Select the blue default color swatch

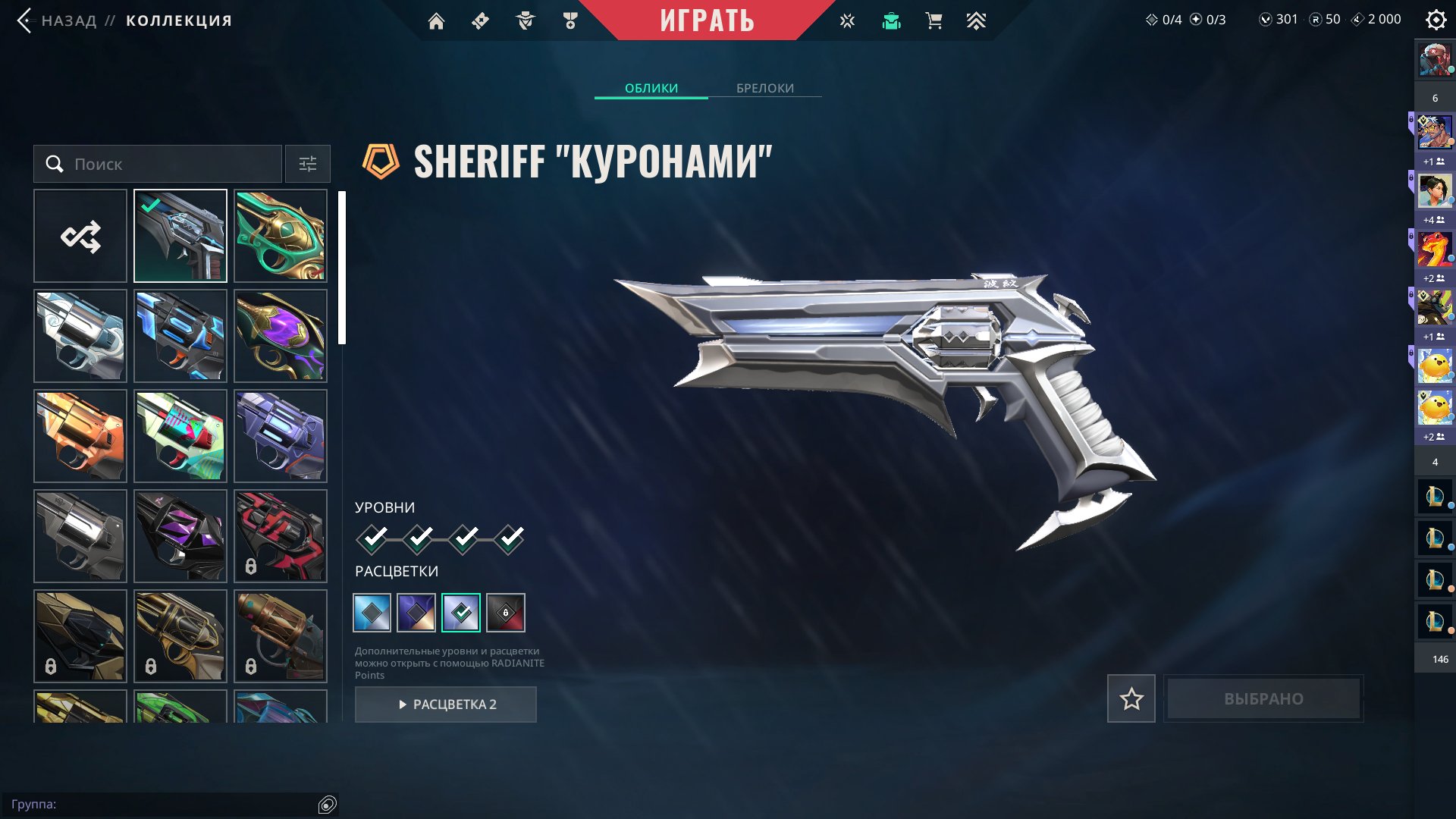372,611
